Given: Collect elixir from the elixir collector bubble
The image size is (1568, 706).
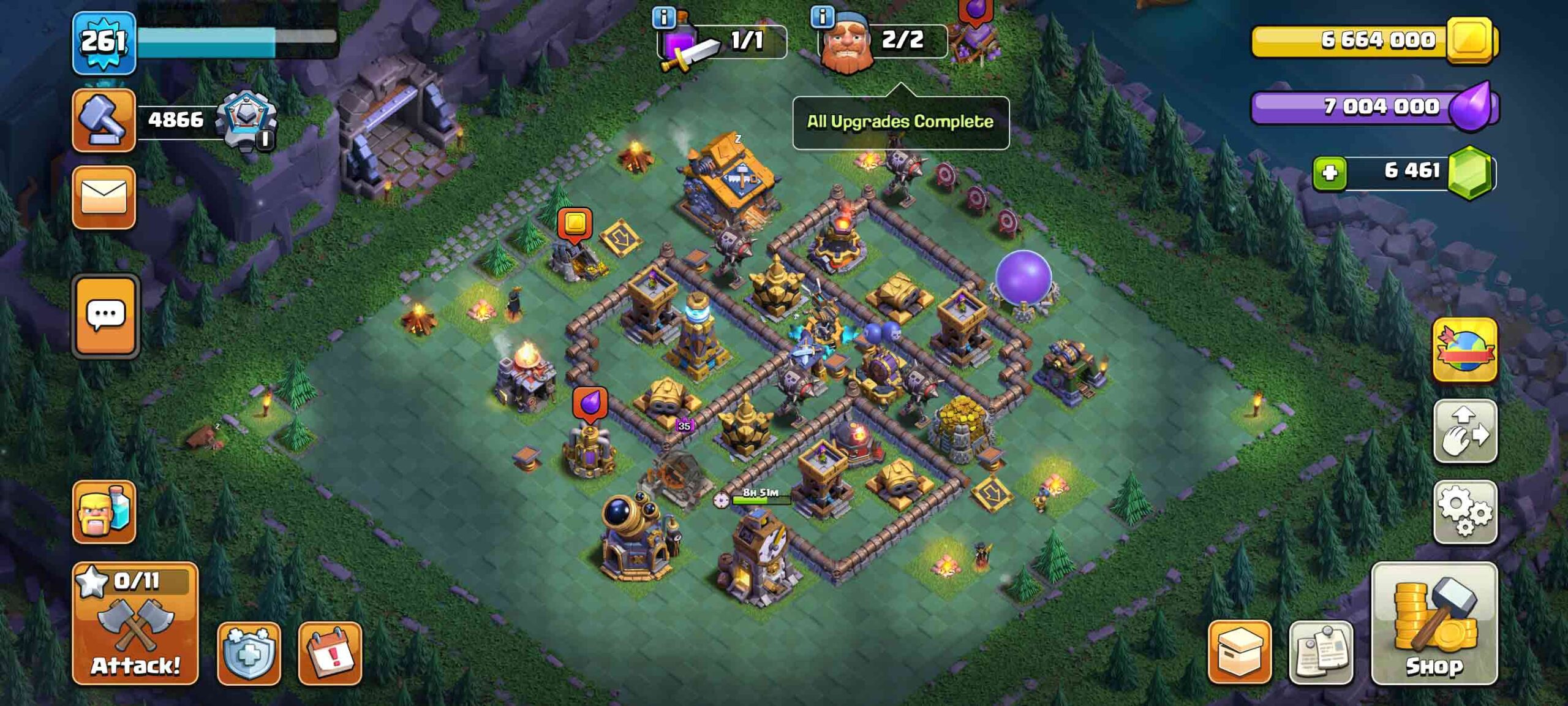Looking at the screenshot, I should pos(590,404).
